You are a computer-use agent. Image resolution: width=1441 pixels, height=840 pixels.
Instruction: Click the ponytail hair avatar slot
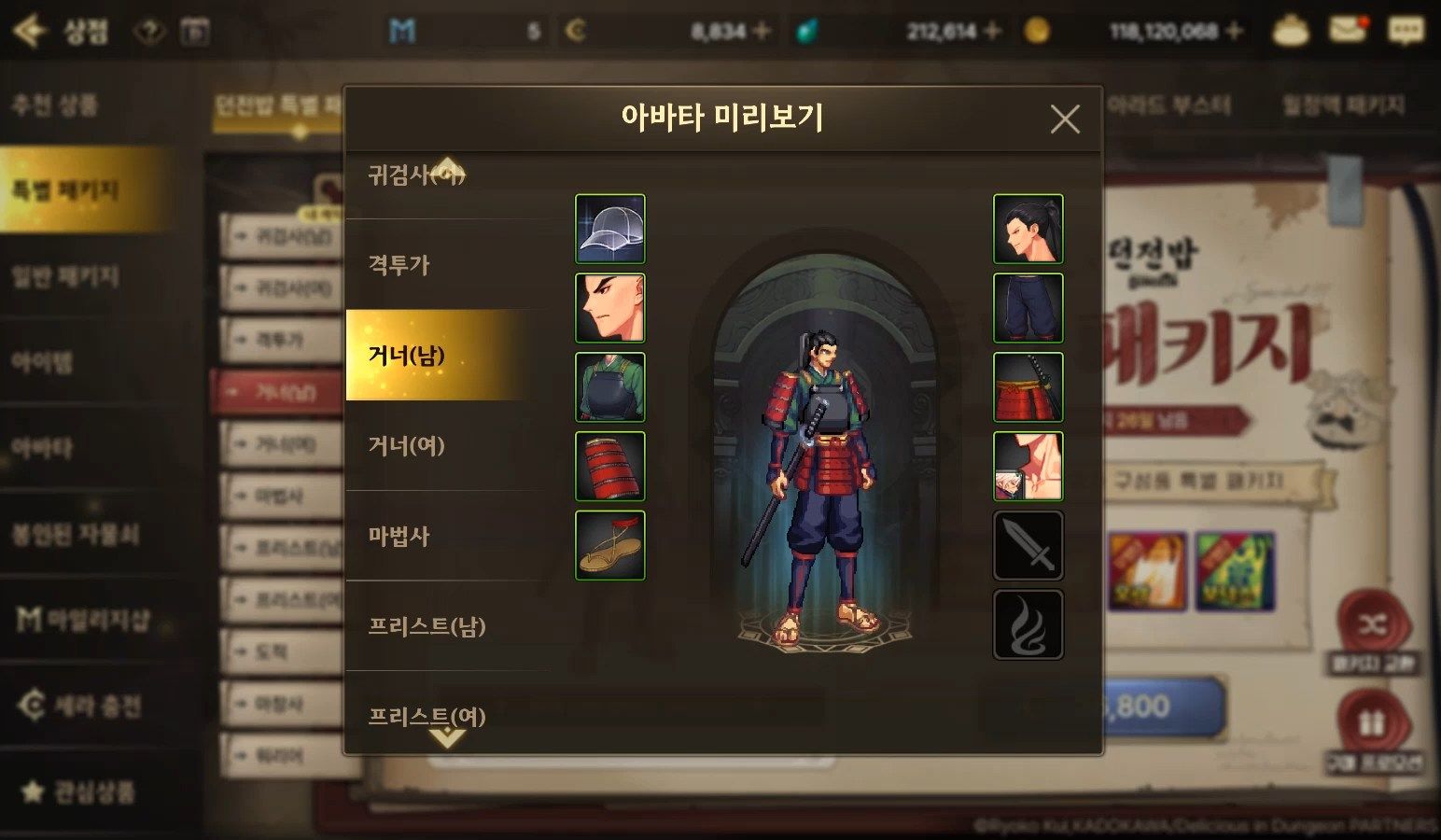[1028, 229]
